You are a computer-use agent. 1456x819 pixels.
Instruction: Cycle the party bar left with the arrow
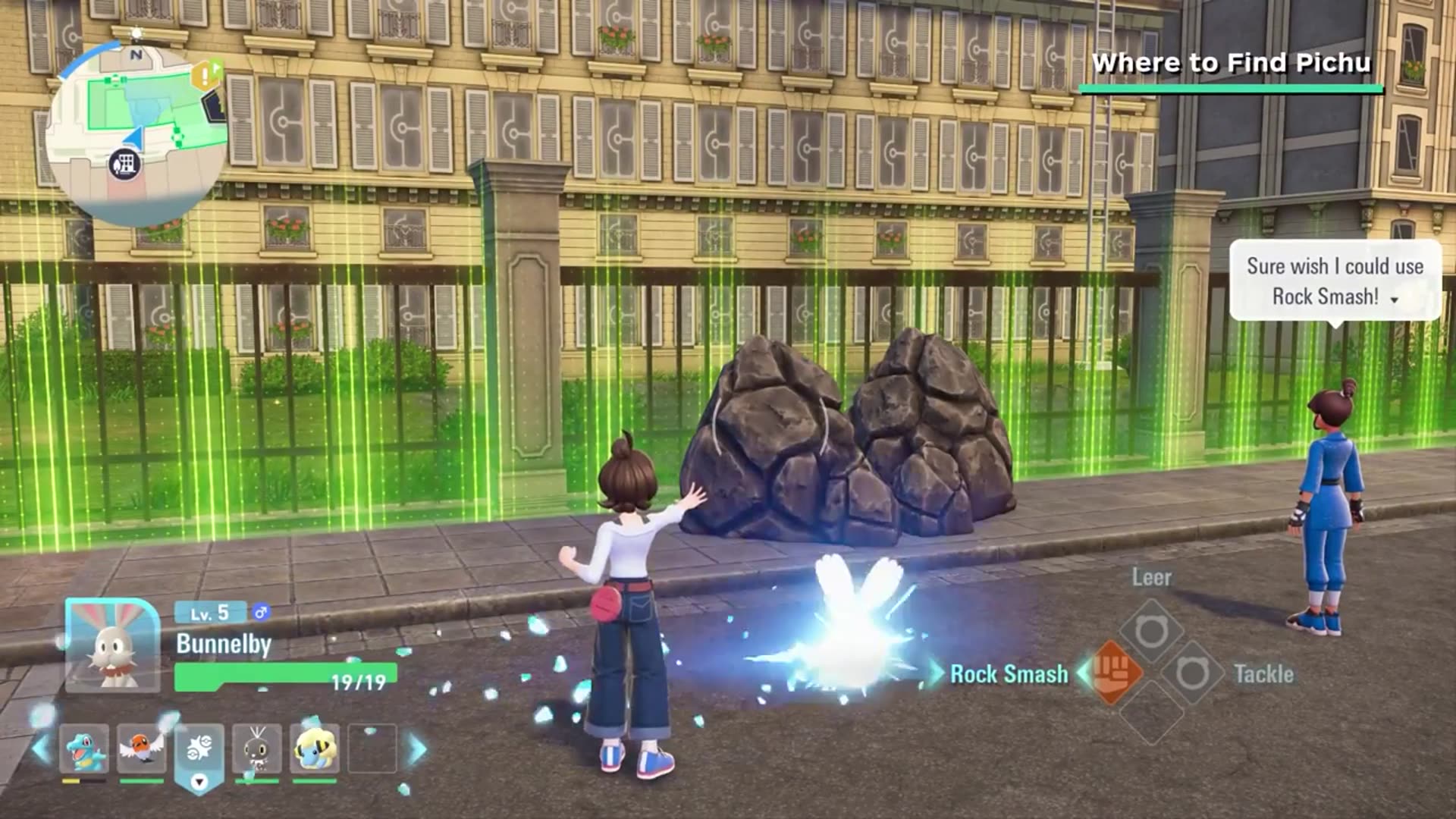click(x=40, y=749)
